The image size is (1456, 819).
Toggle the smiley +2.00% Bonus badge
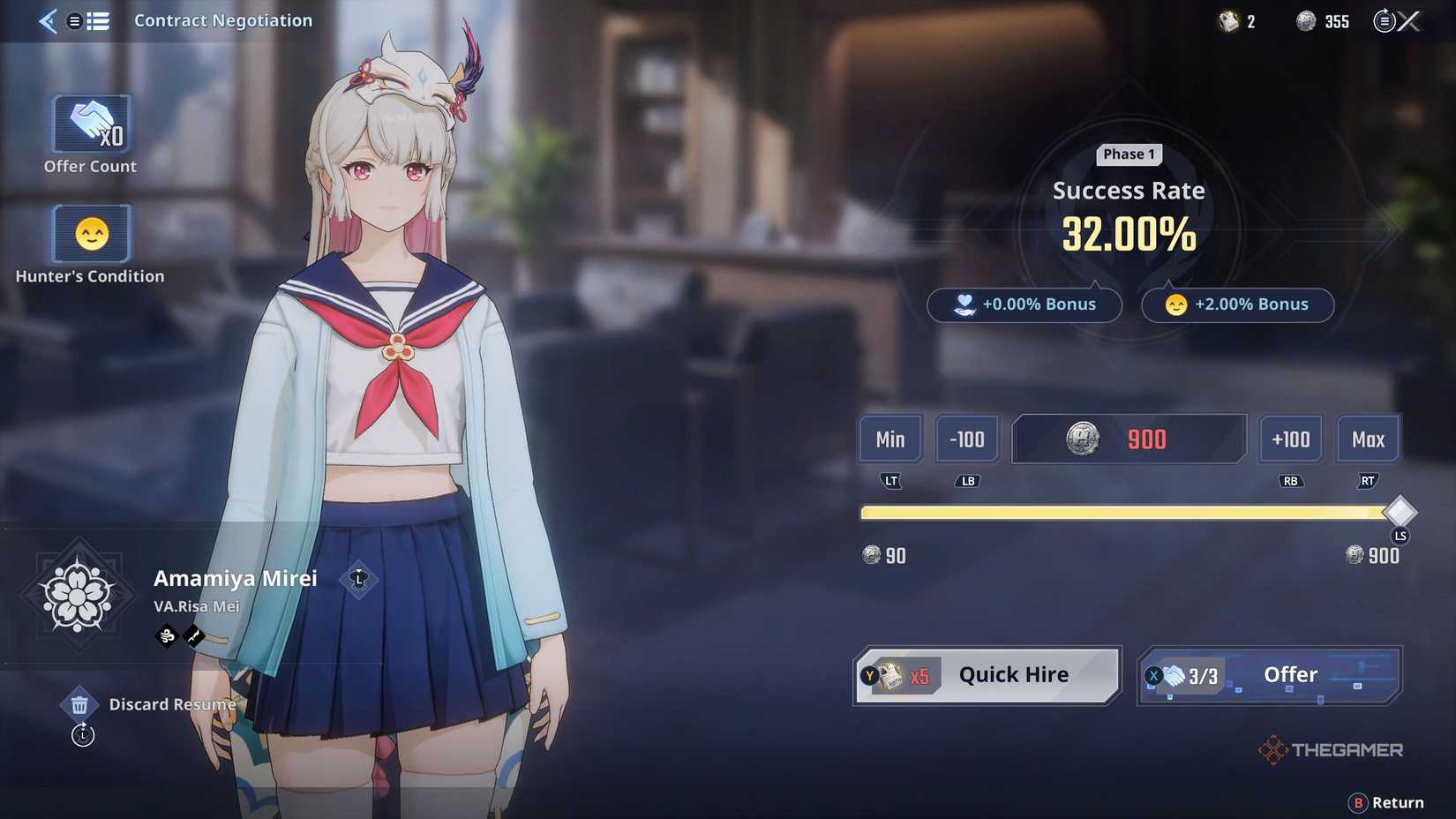1236,304
